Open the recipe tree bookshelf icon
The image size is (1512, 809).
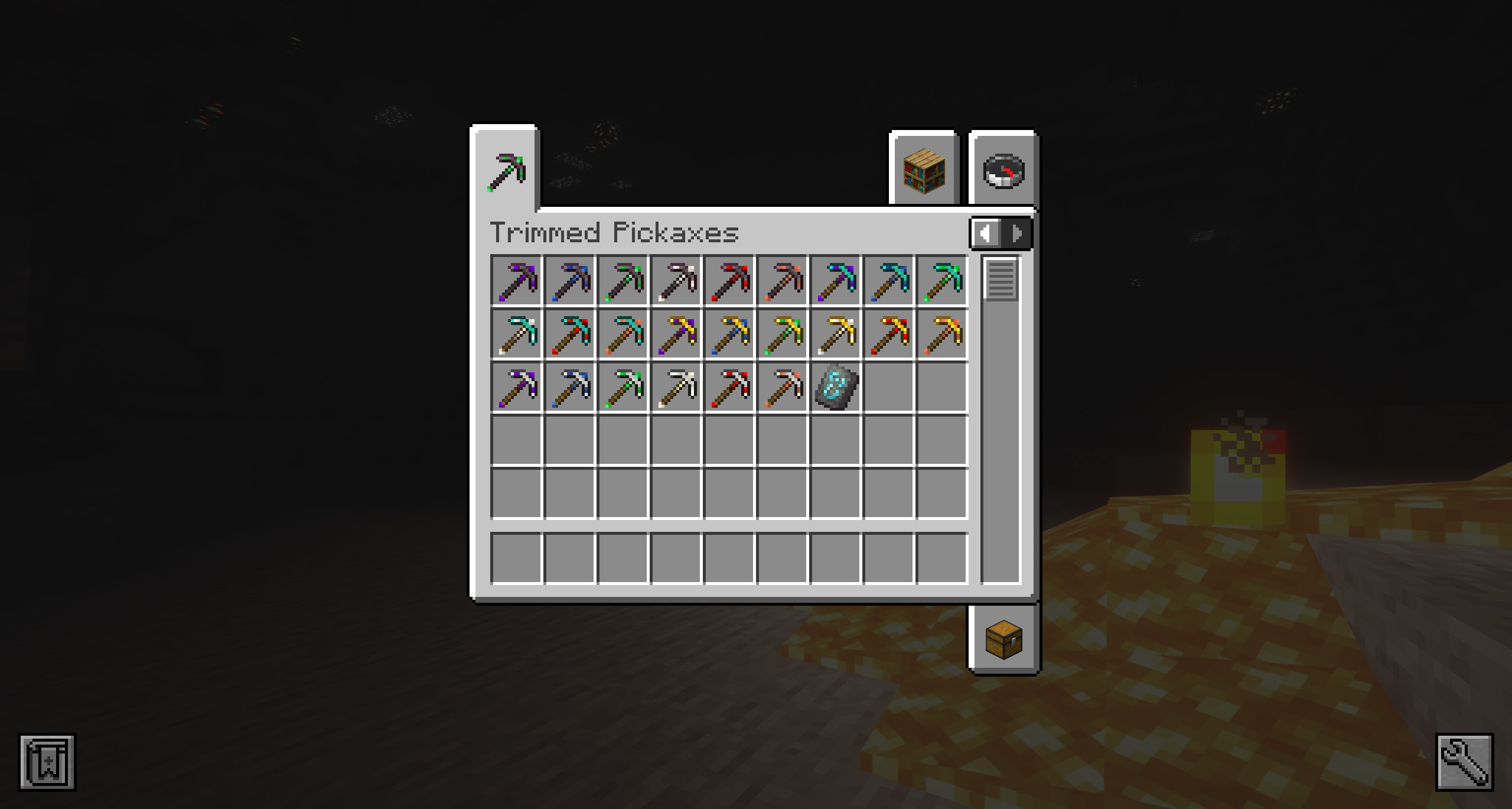pos(923,171)
